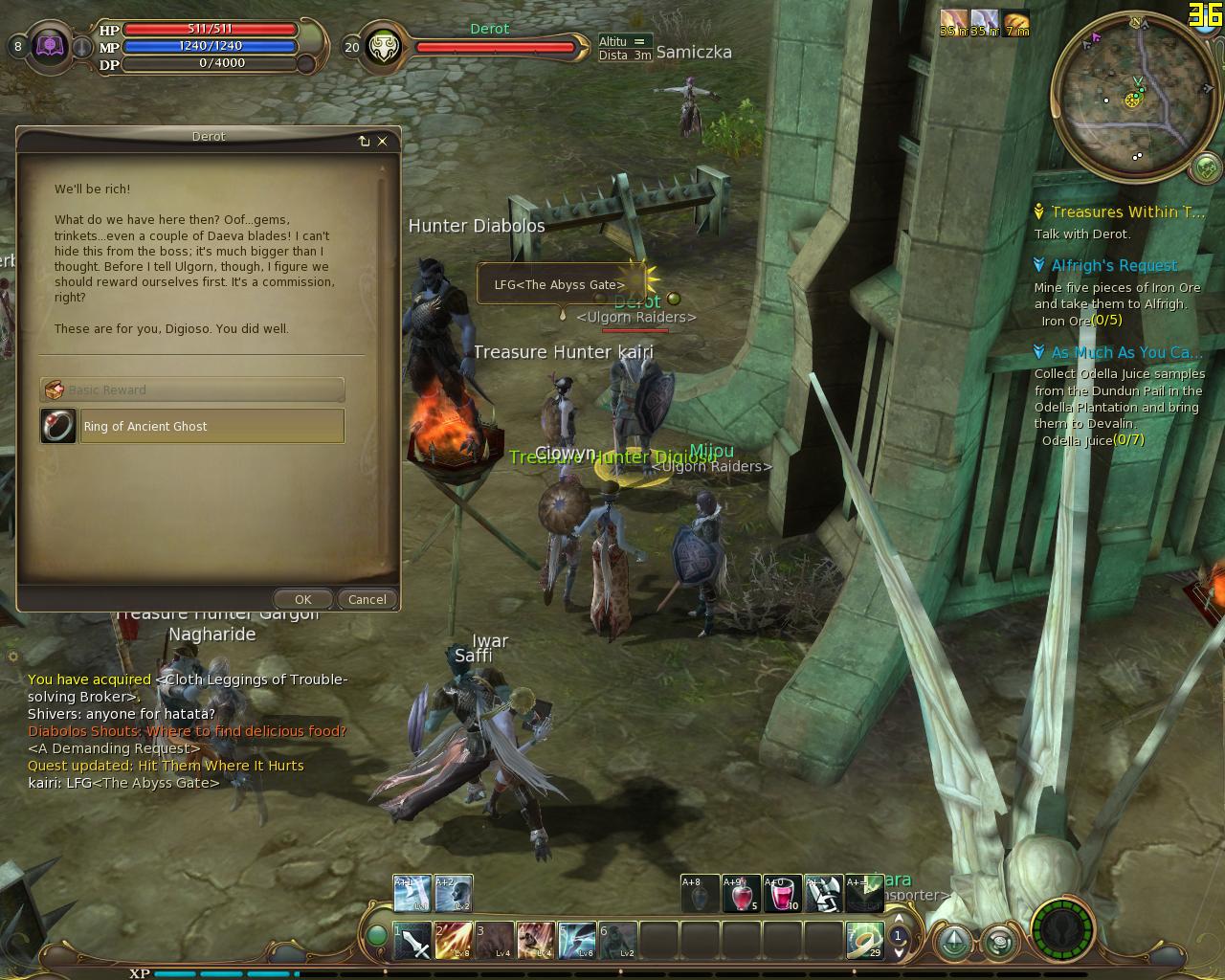Screen dimensions: 1225x980
Task: Select the Ring of Ancient Ghost reward
Action: (192, 426)
